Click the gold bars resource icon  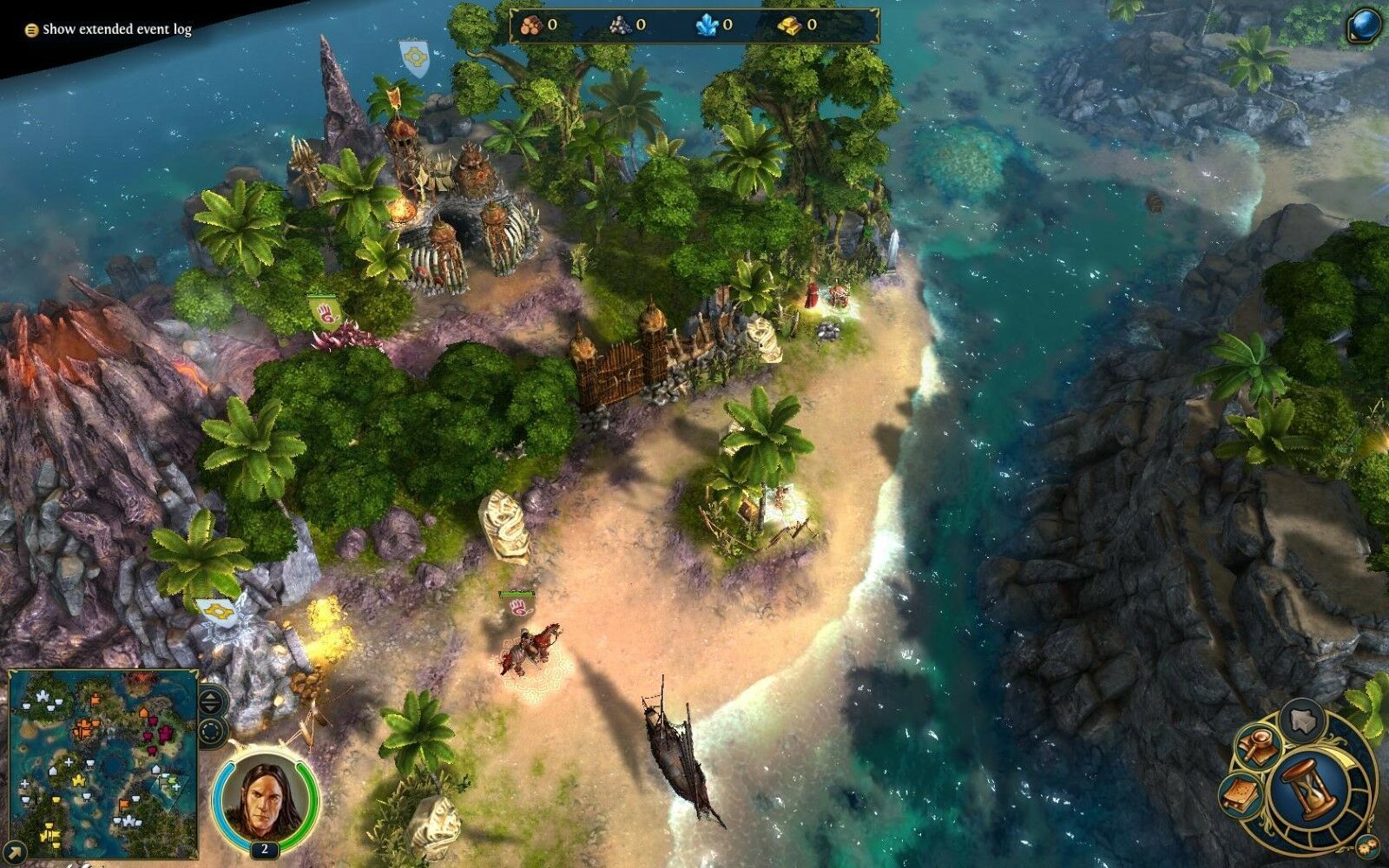pos(790,25)
